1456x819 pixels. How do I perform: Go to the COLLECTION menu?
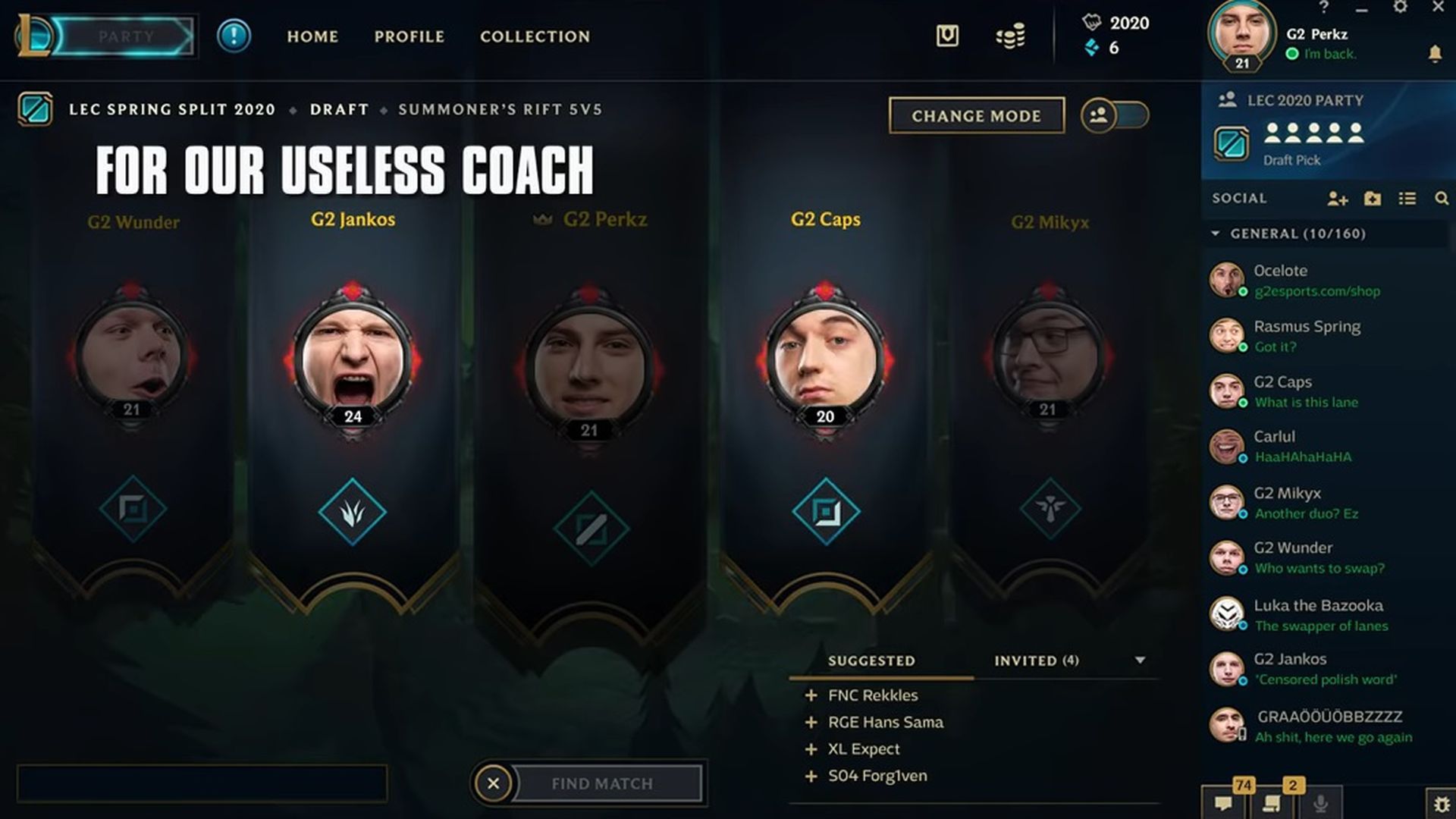[535, 36]
